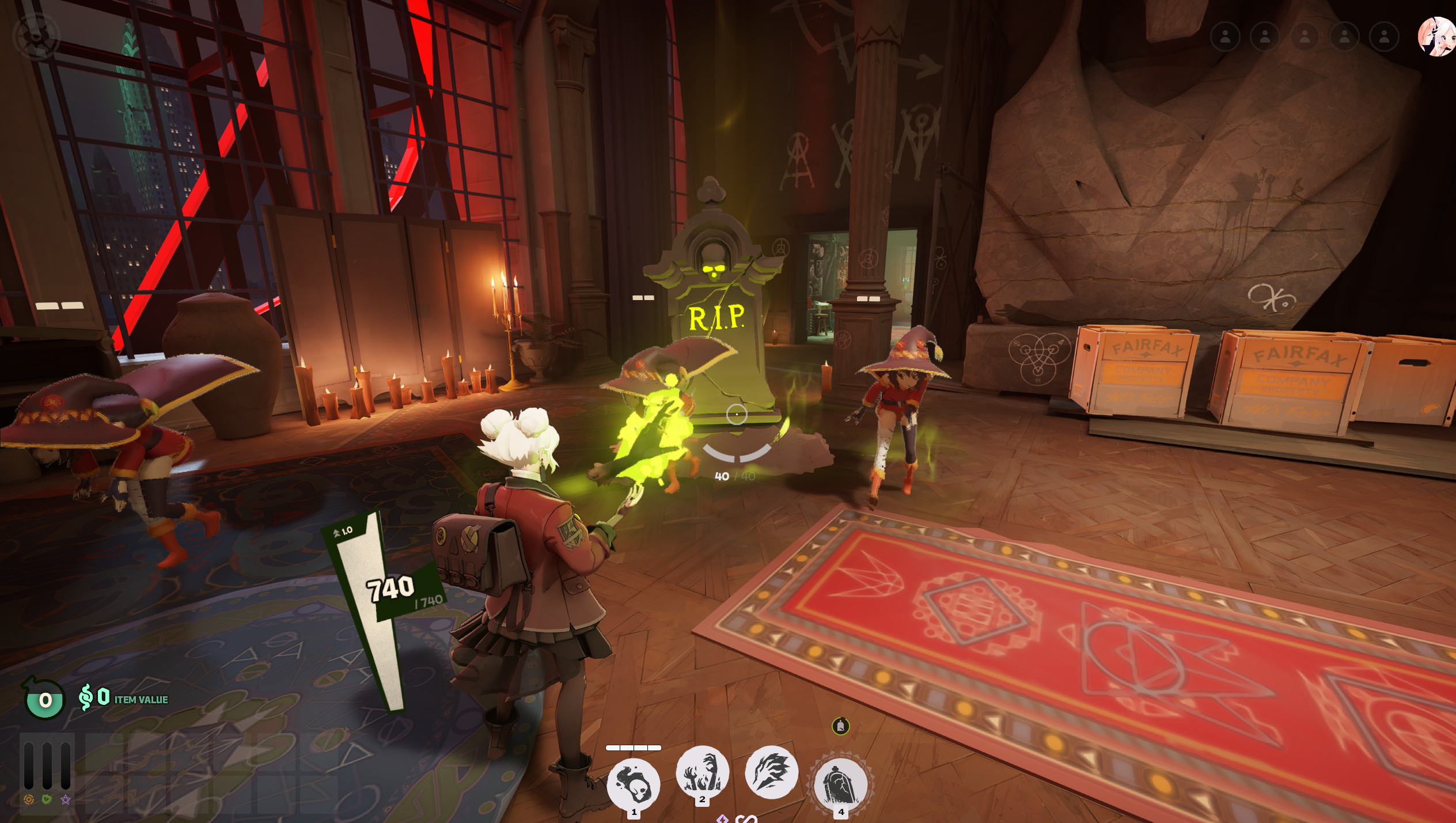Click the green potion flask counter
1456x823 pixels.
(44, 699)
